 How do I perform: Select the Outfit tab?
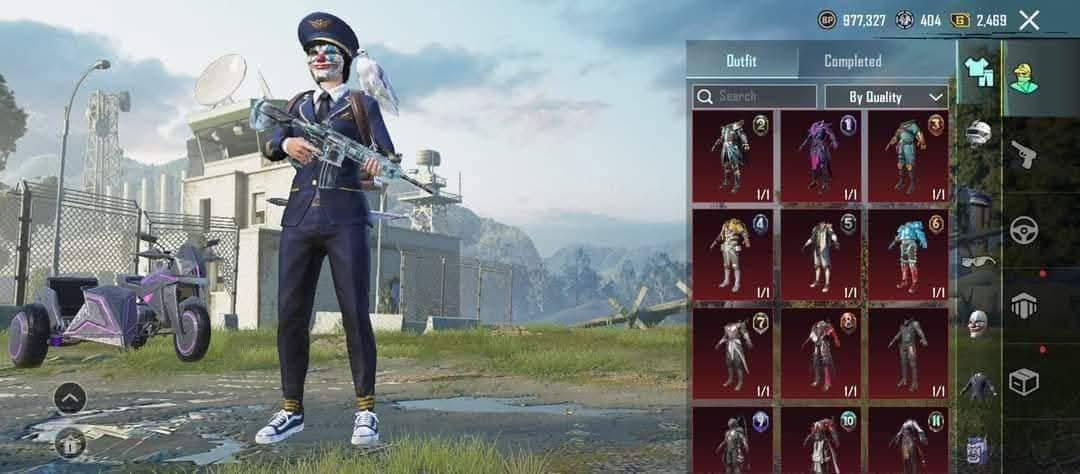[x=741, y=61]
